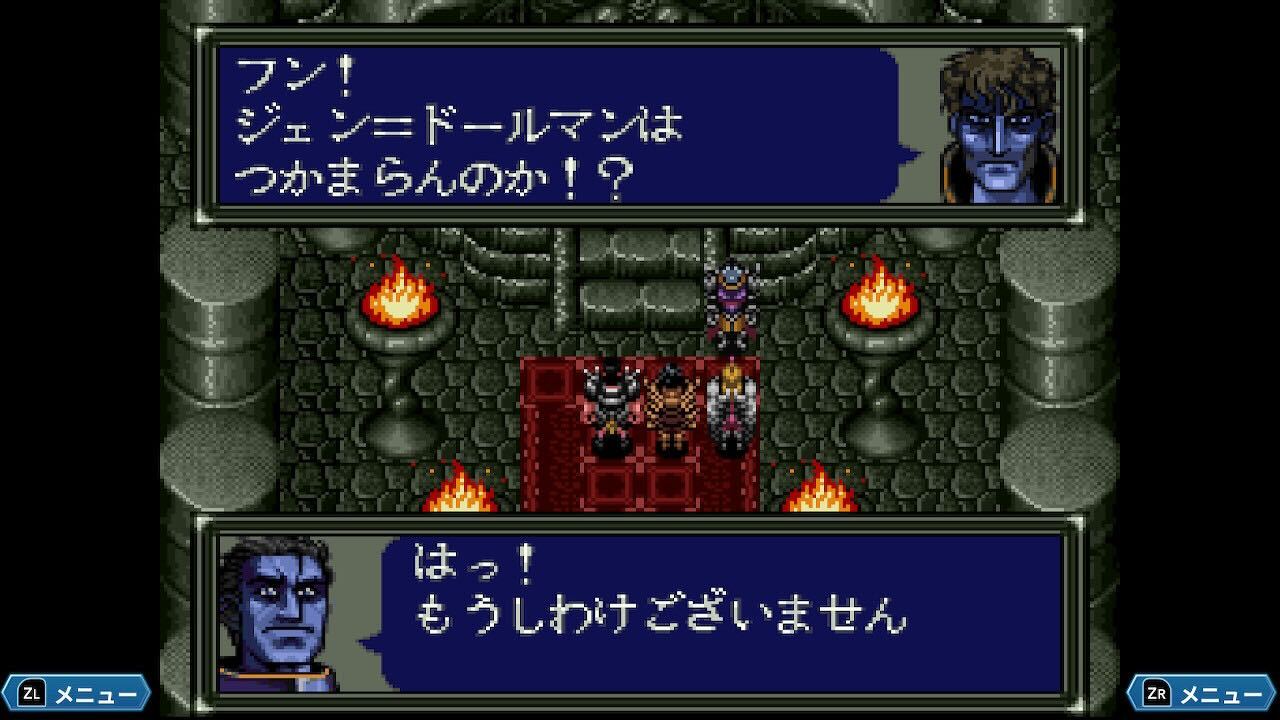1280x720 pixels.
Task: Click the right wall torch flame
Action: click(880, 300)
